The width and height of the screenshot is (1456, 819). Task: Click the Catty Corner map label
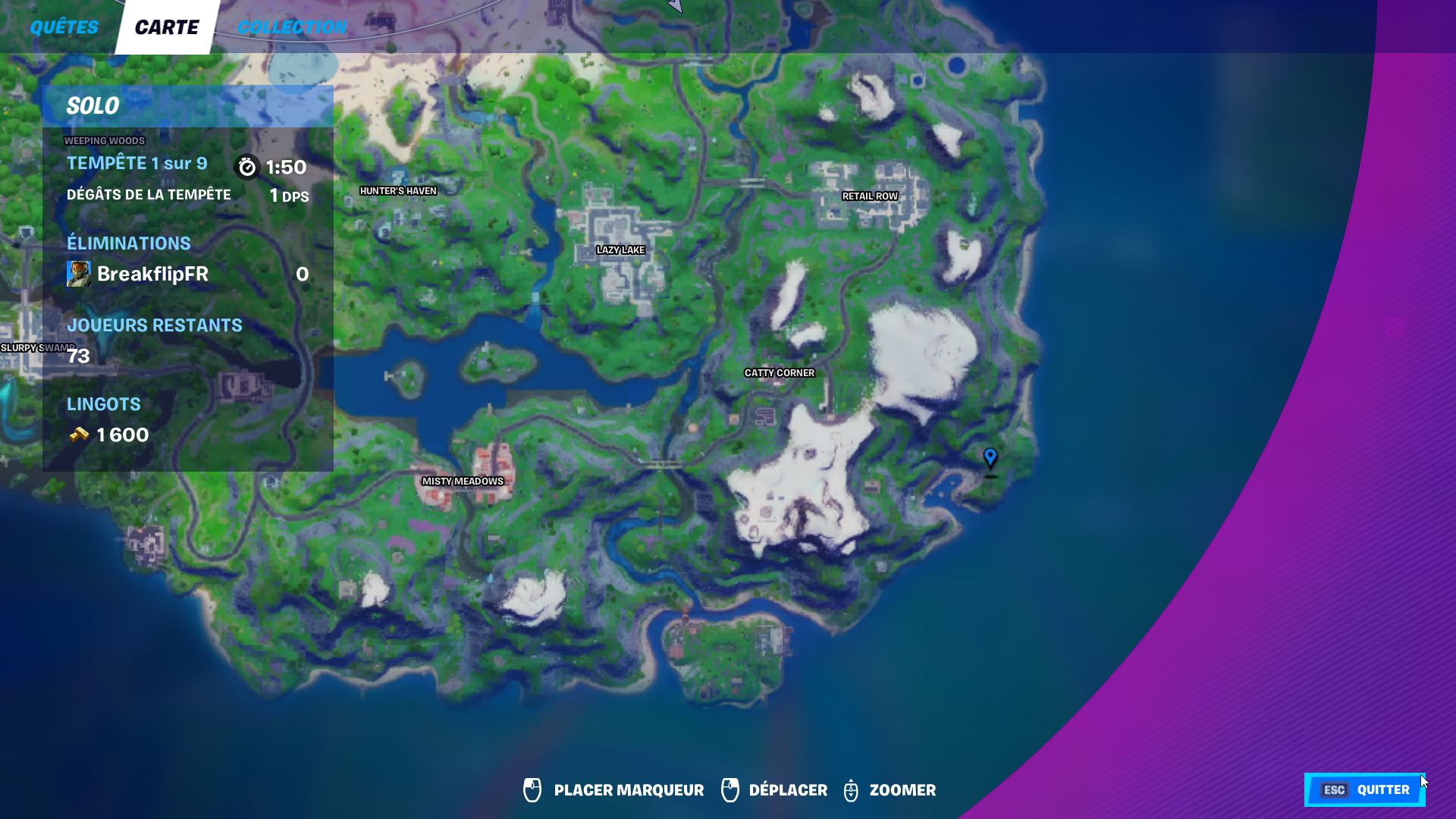(x=780, y=372)
